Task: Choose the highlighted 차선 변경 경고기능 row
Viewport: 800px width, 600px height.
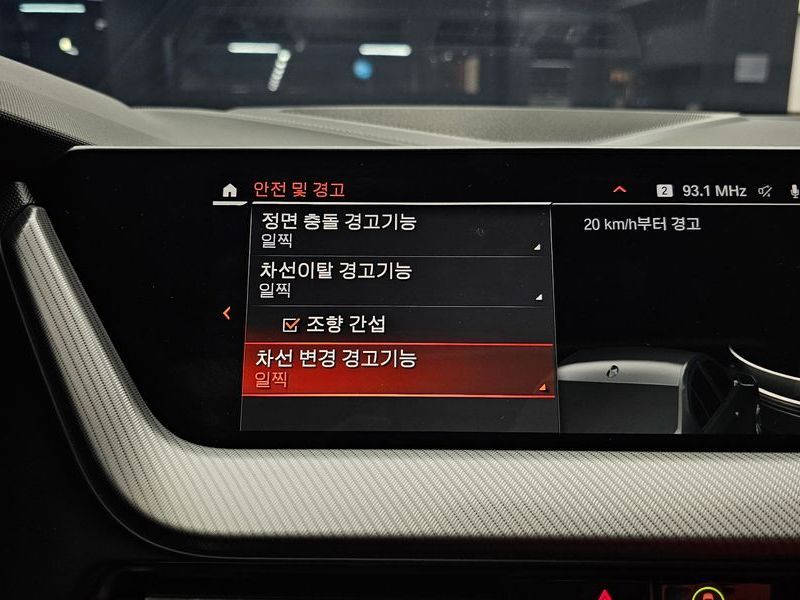Action: point(398,369)
